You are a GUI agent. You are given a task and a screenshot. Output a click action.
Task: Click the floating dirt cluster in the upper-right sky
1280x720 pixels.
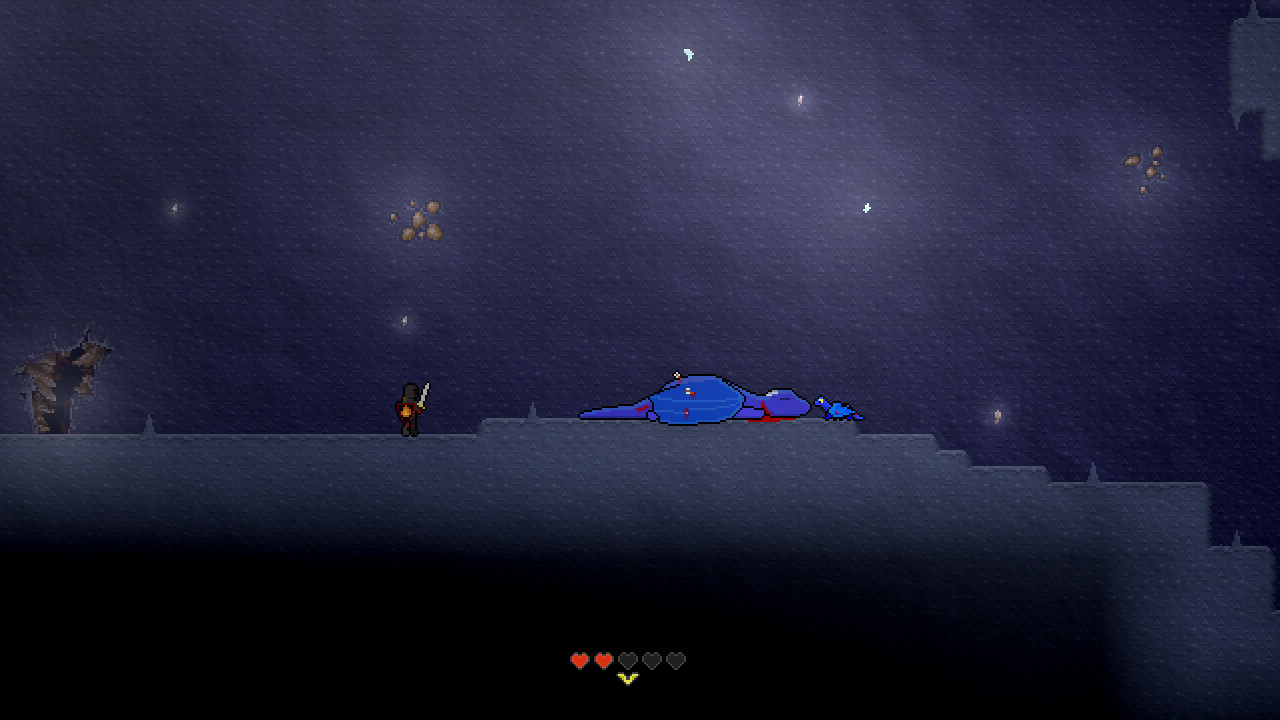tap(1145, 165)
